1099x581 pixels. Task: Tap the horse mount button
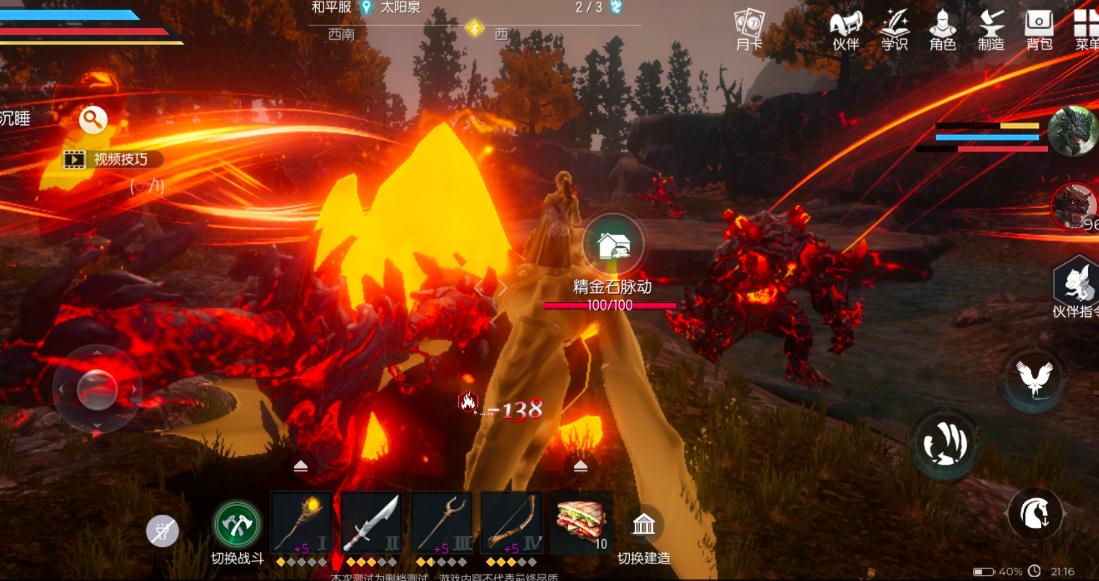[x=1034, y=514]
